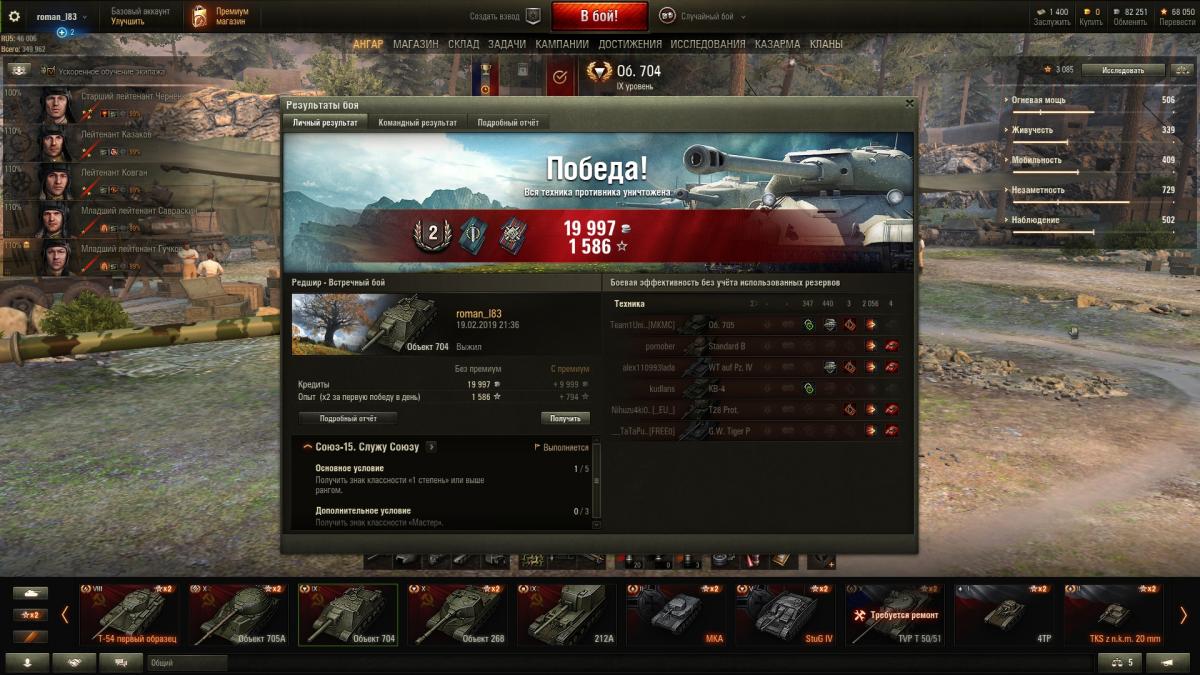This screenshot has height=675, width=1200.
Task: Click the Получить premium bonus button
Action: (565, 419)
